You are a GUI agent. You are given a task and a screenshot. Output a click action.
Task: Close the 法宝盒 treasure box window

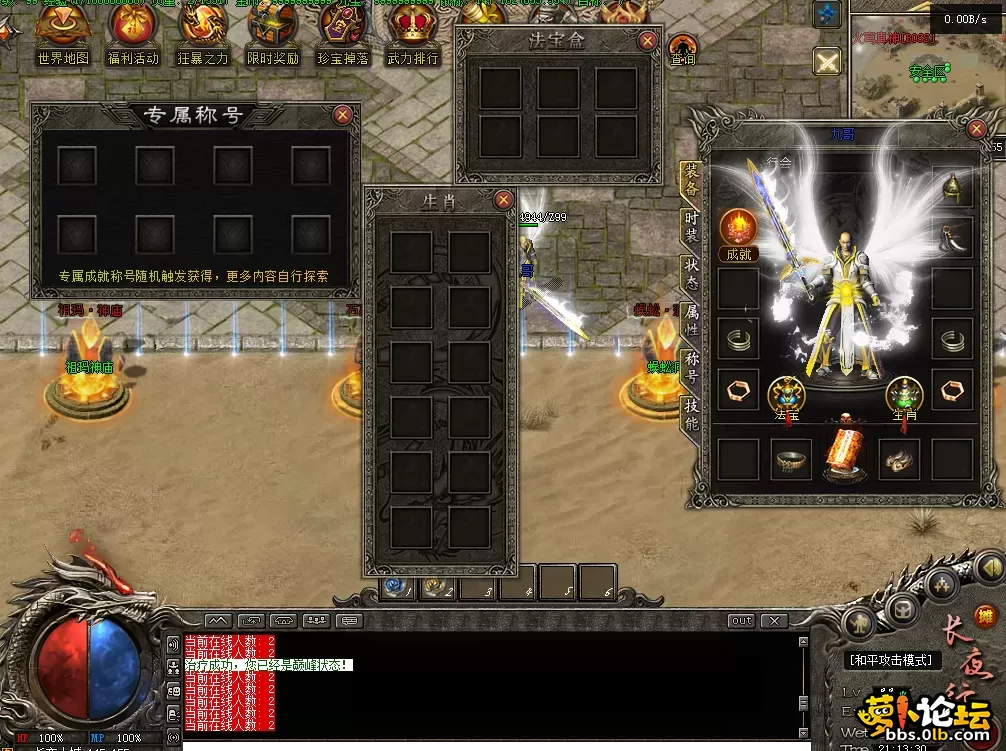(x=648, y=41)
